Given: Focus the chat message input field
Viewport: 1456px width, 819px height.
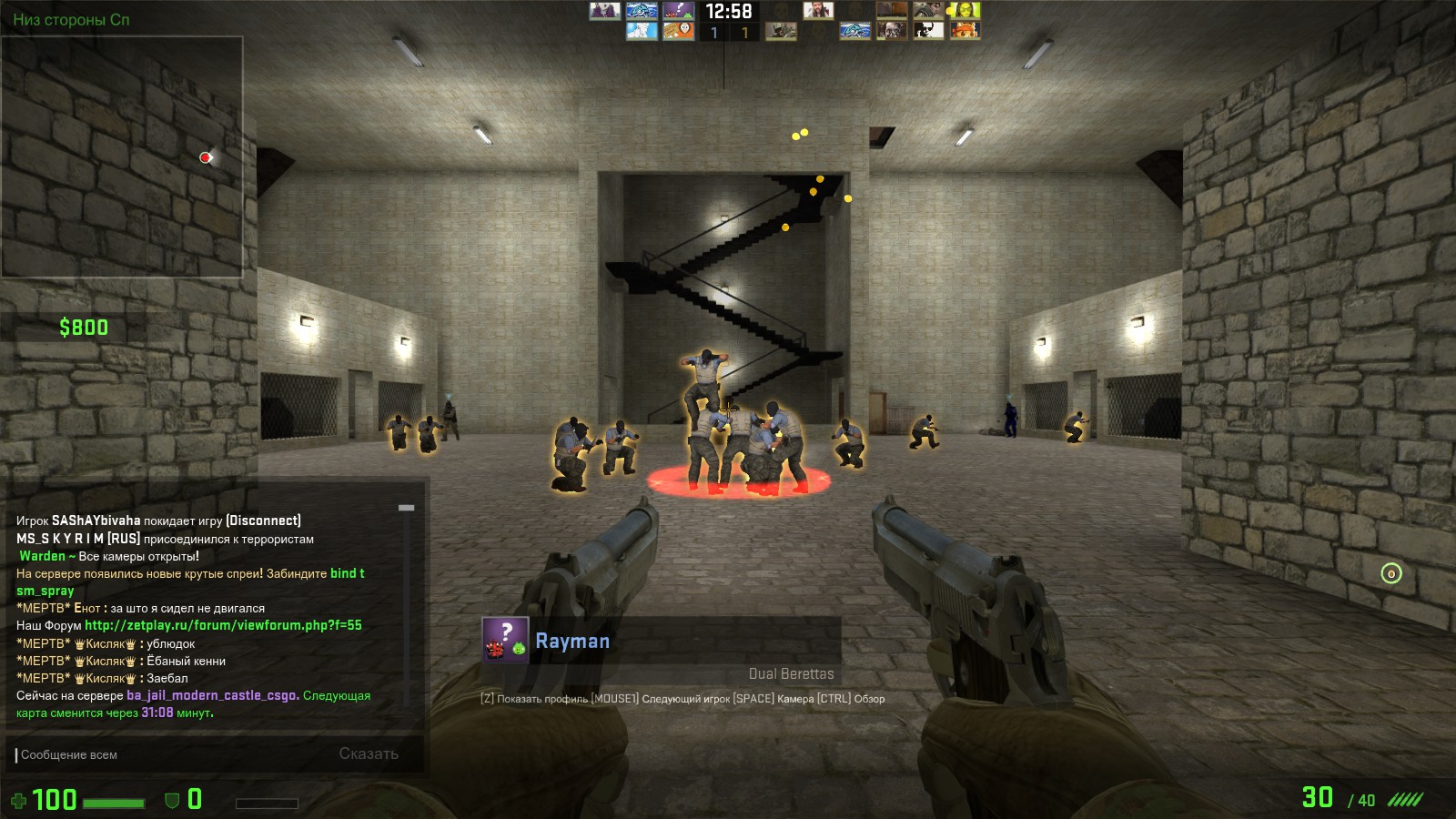Looking at the screenshot, I should 173,754.
